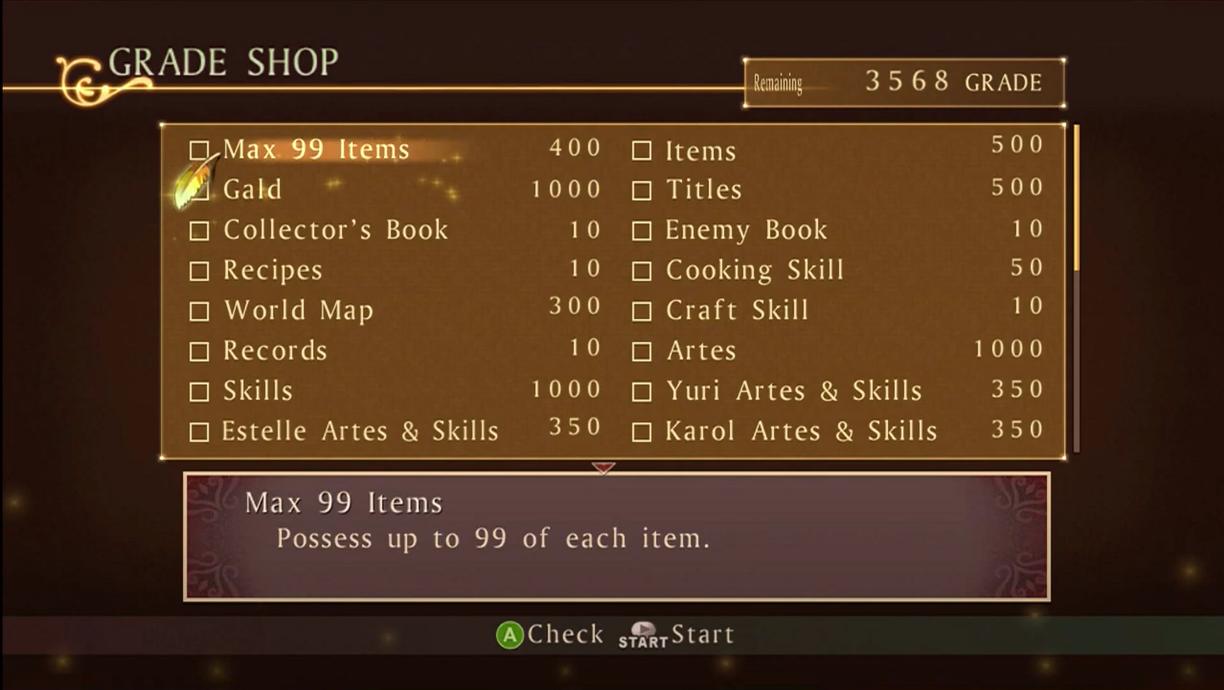Screen dimensions: 1224x690
Task: Check the Collector's Book entry
Action: [200, 231]
